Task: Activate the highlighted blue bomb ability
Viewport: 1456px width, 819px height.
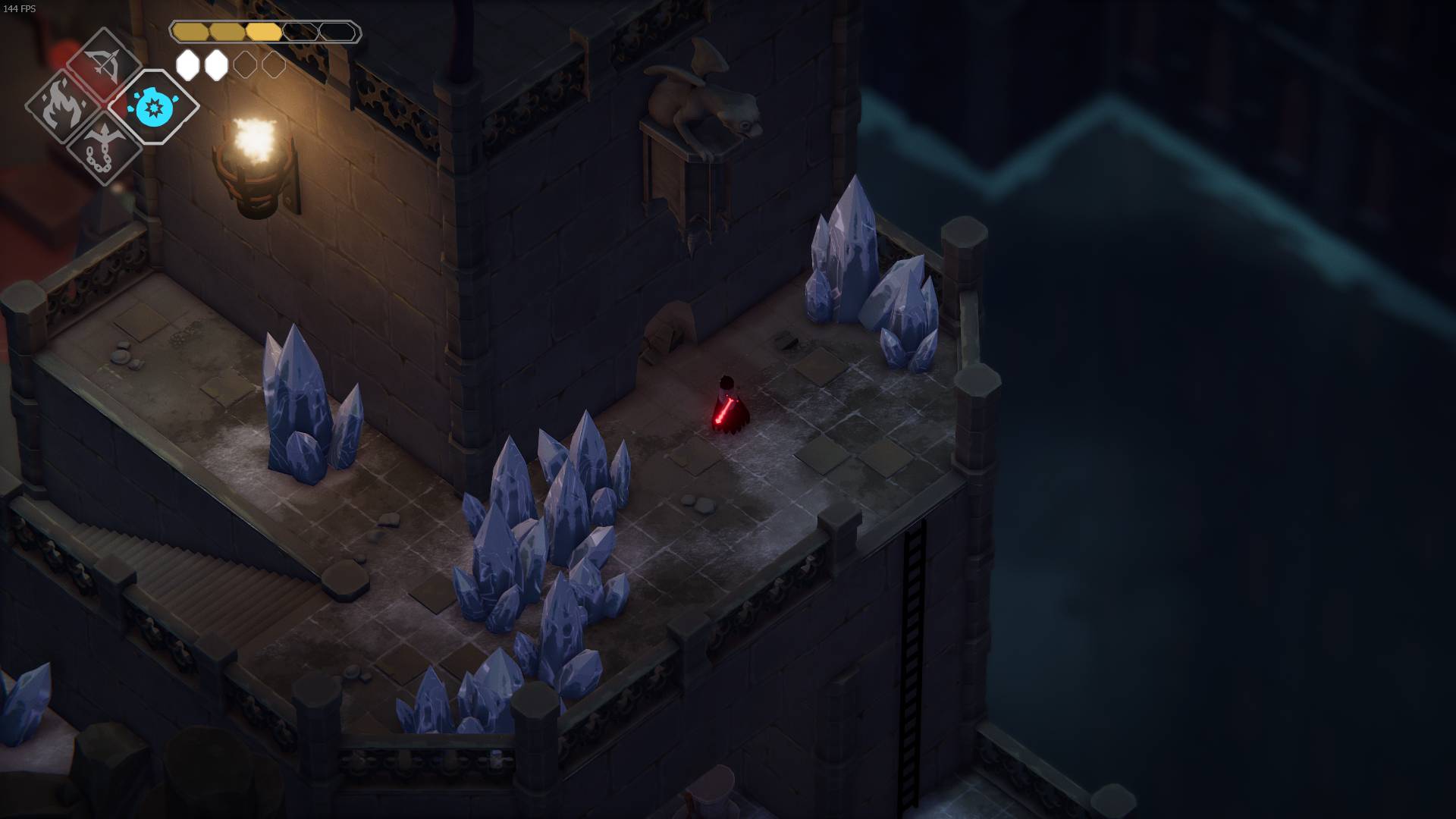Action: 153,107
